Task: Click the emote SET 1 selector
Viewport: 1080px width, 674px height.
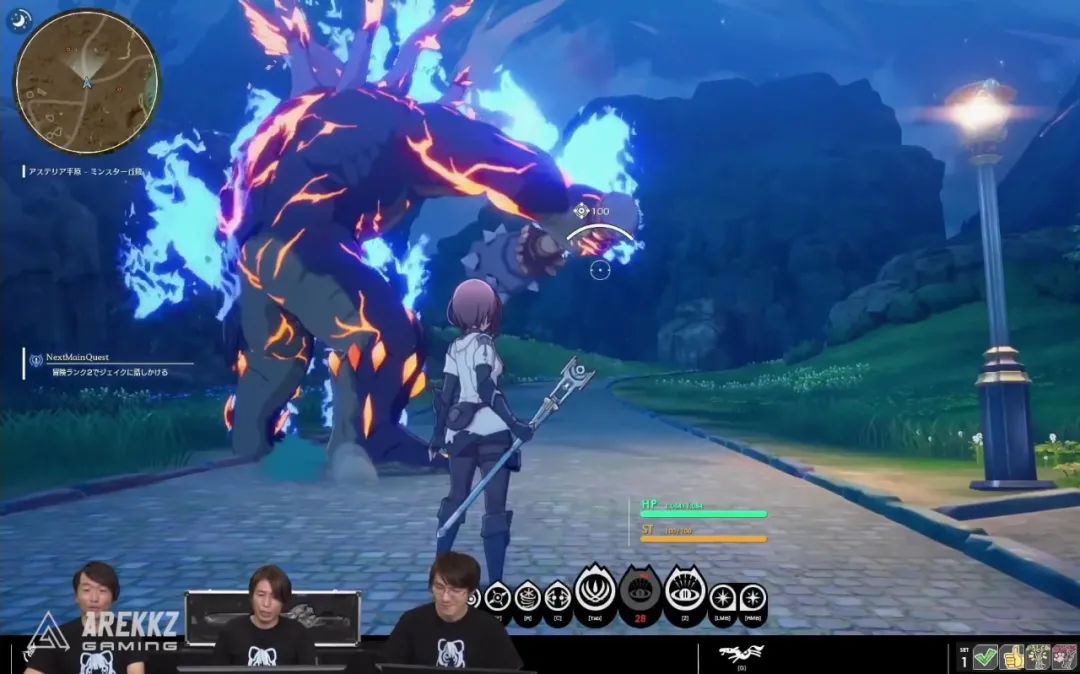Action: (x=964, y=657)
